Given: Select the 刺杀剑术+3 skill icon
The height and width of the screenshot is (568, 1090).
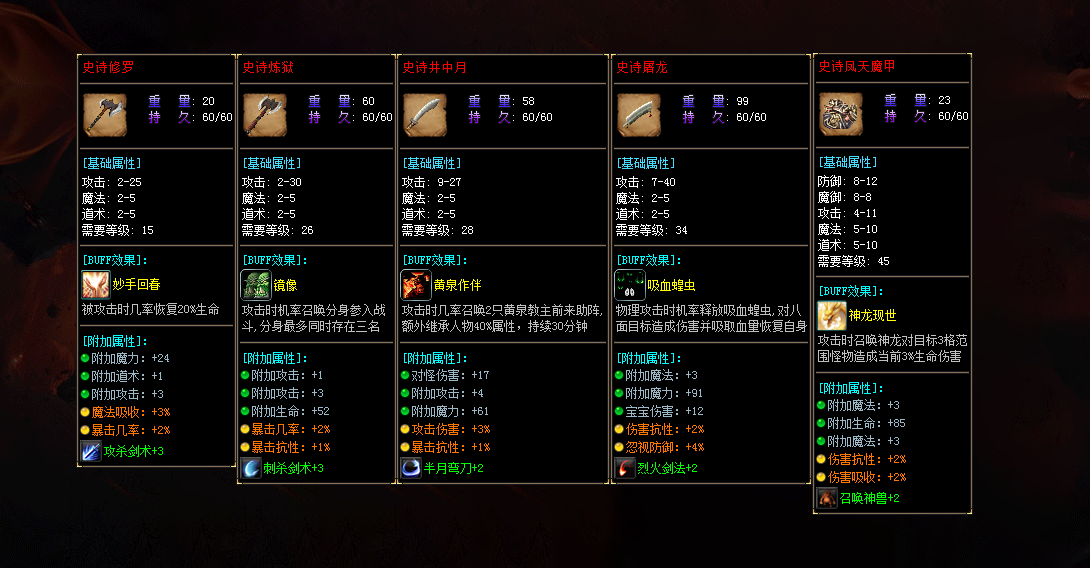Looking at the screenshot, I should 250,468.
